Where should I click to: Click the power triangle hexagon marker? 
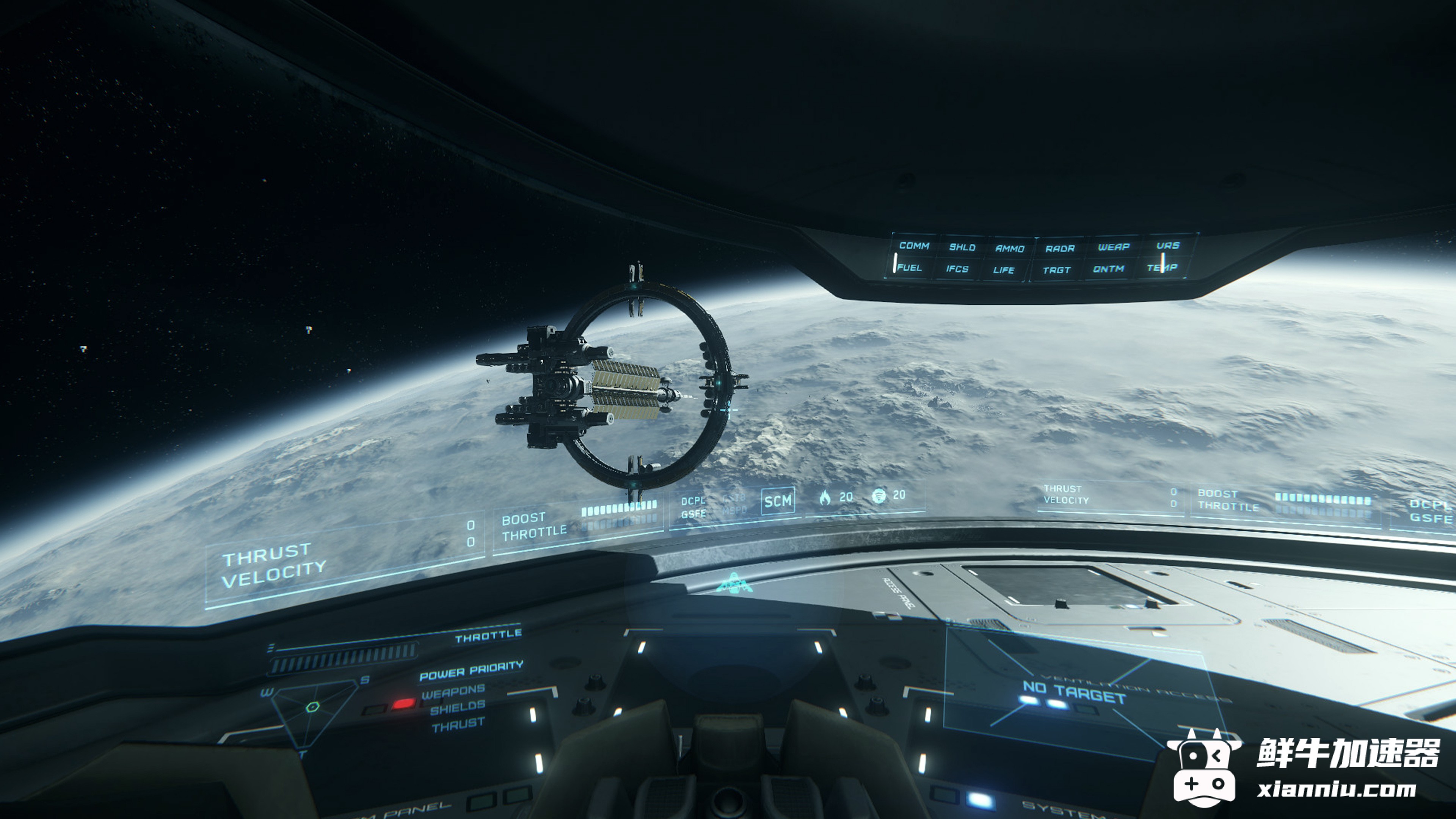click(x=312, y=706)
